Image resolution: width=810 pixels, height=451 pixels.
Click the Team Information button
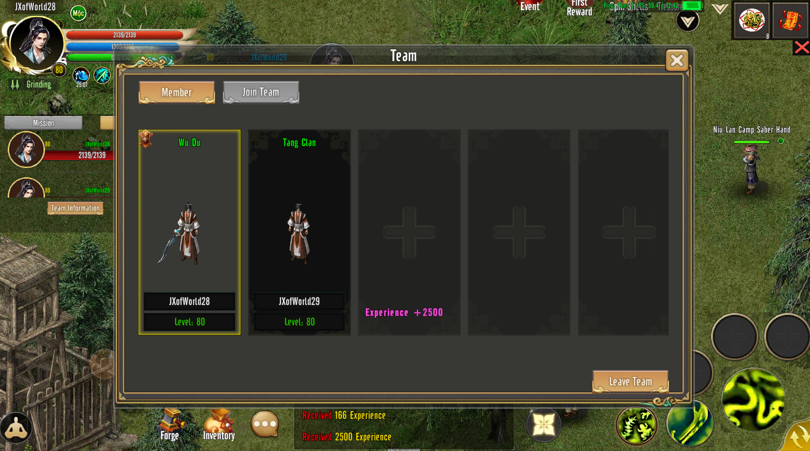point(75,208)
